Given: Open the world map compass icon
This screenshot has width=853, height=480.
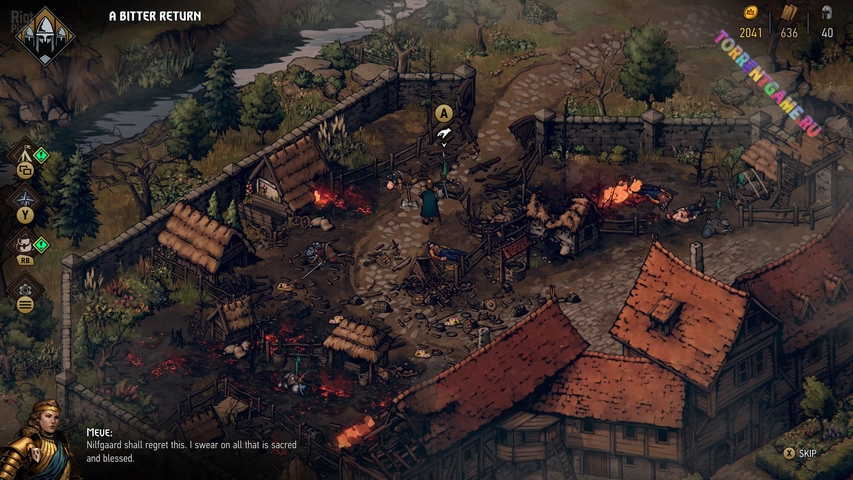Looking at the screenshot, I should click(x=25, y=199).
